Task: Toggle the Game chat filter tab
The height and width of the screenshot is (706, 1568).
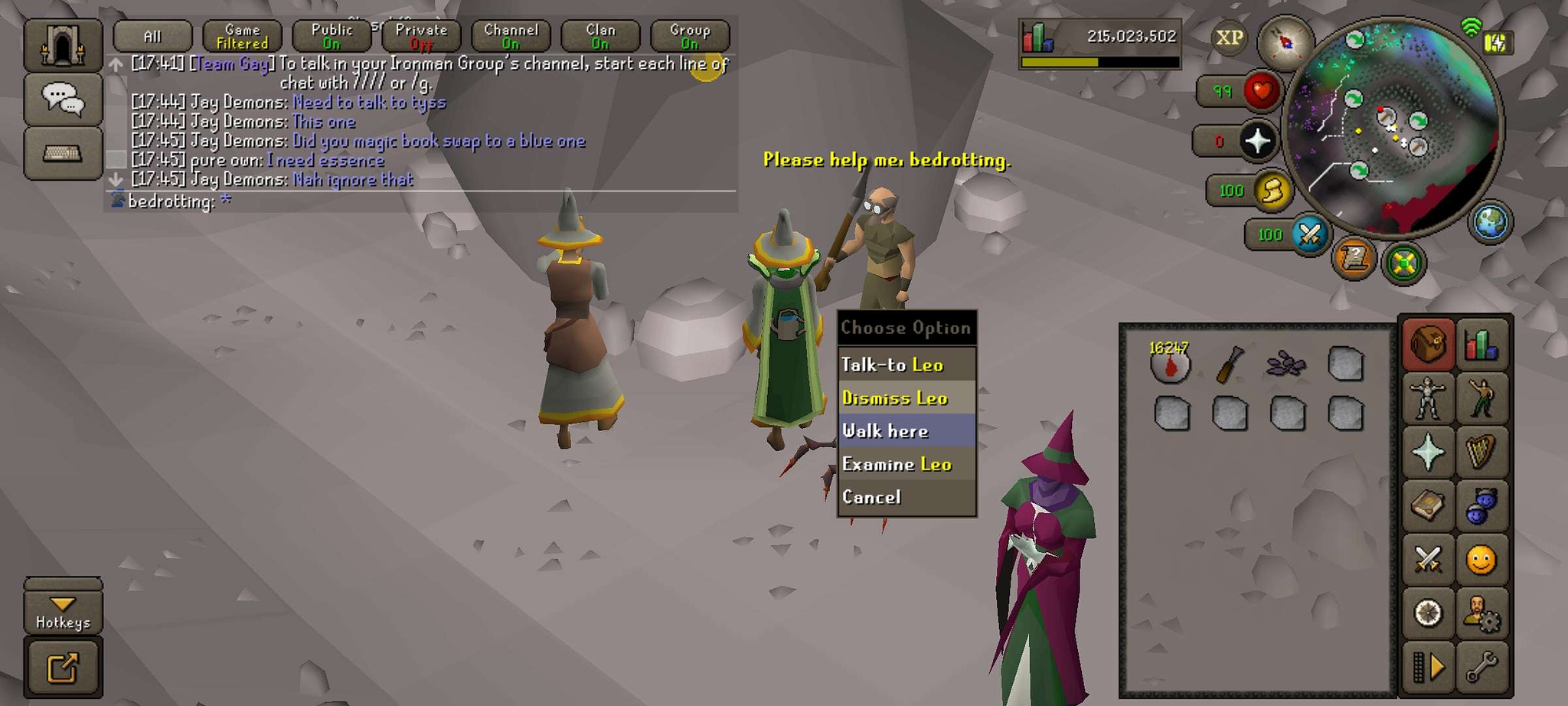Action: coord(242,36)
